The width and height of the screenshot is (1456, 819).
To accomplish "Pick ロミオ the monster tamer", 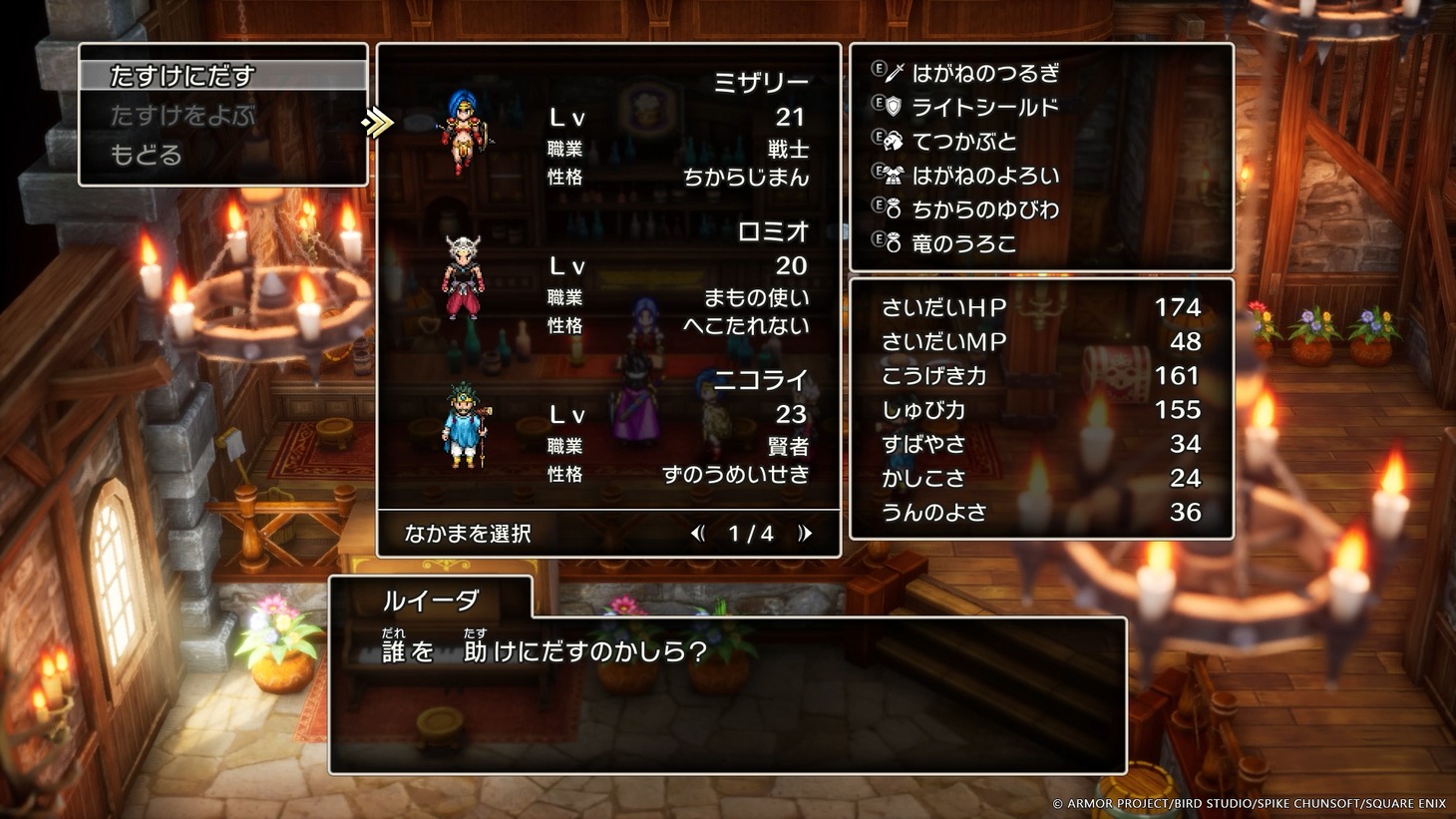I will click(608, 278).
